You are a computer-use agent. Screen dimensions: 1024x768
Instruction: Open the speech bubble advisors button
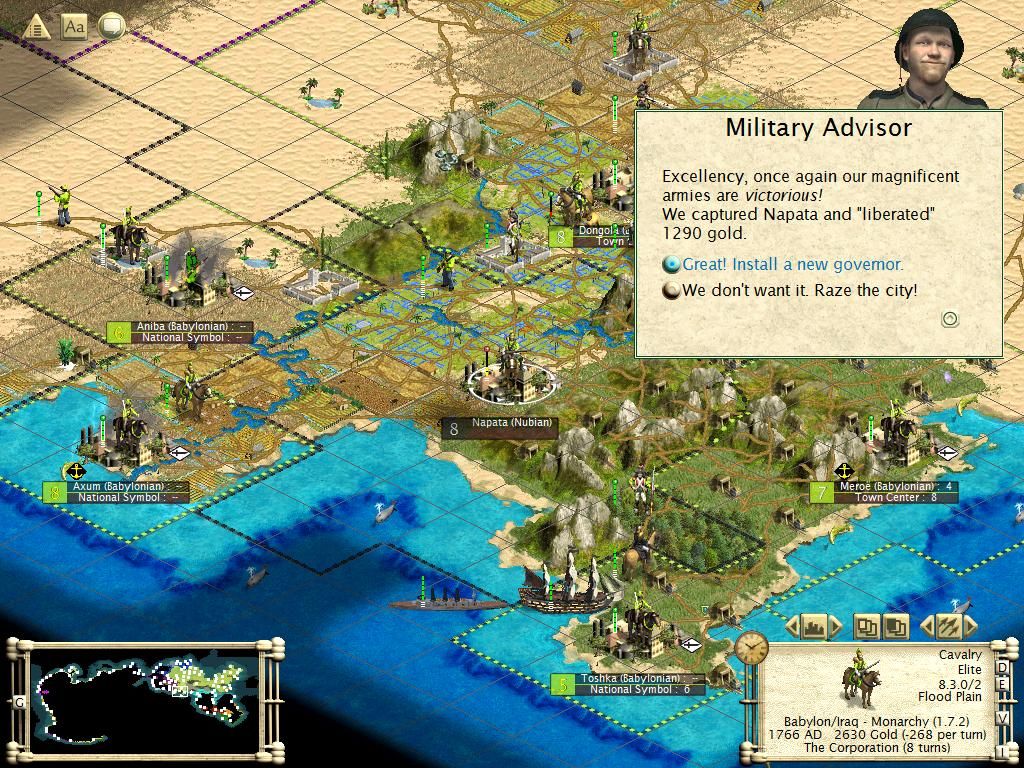click(111, 27)
